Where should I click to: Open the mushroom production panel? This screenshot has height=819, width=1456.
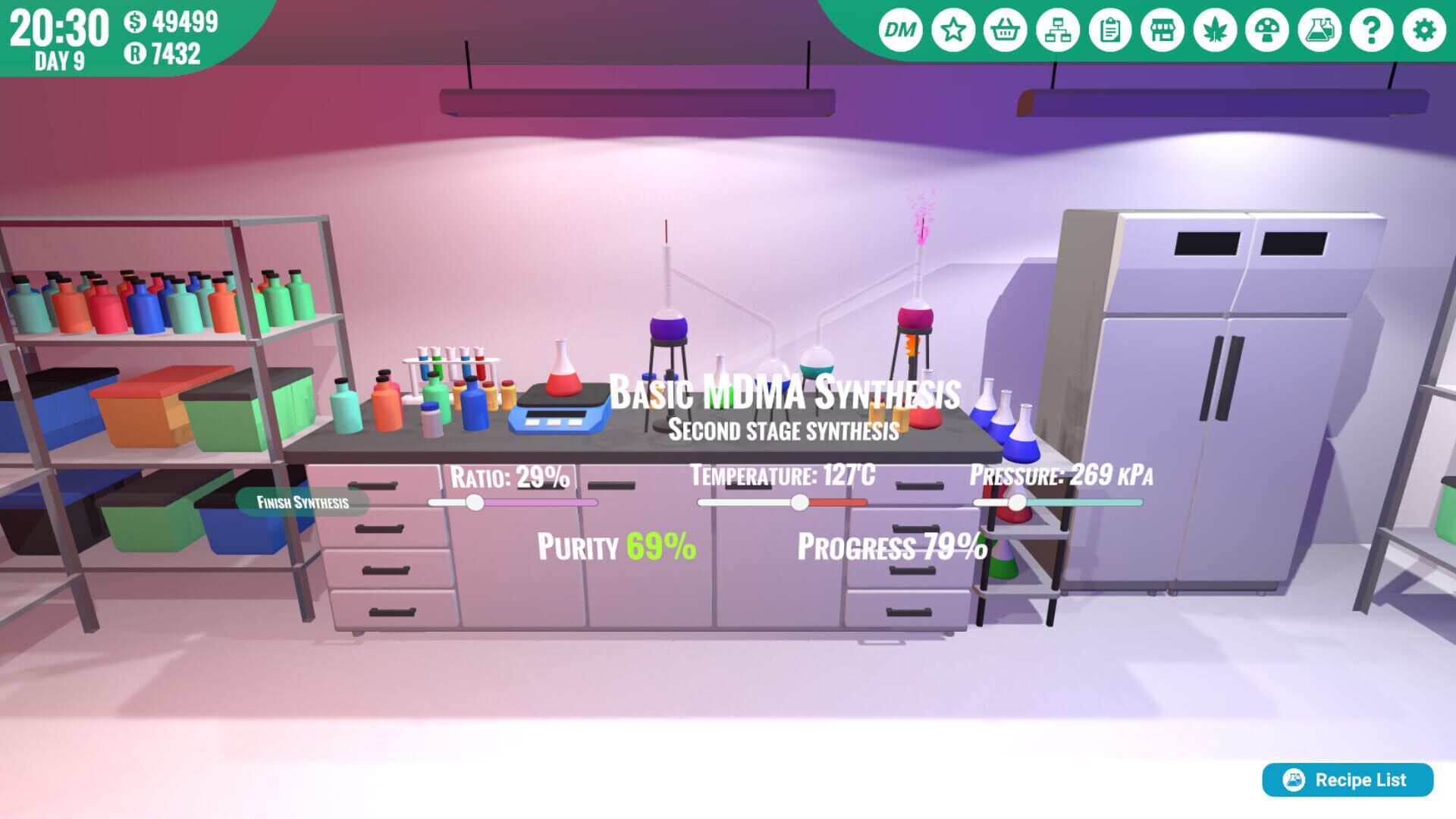click(1266, 30)
